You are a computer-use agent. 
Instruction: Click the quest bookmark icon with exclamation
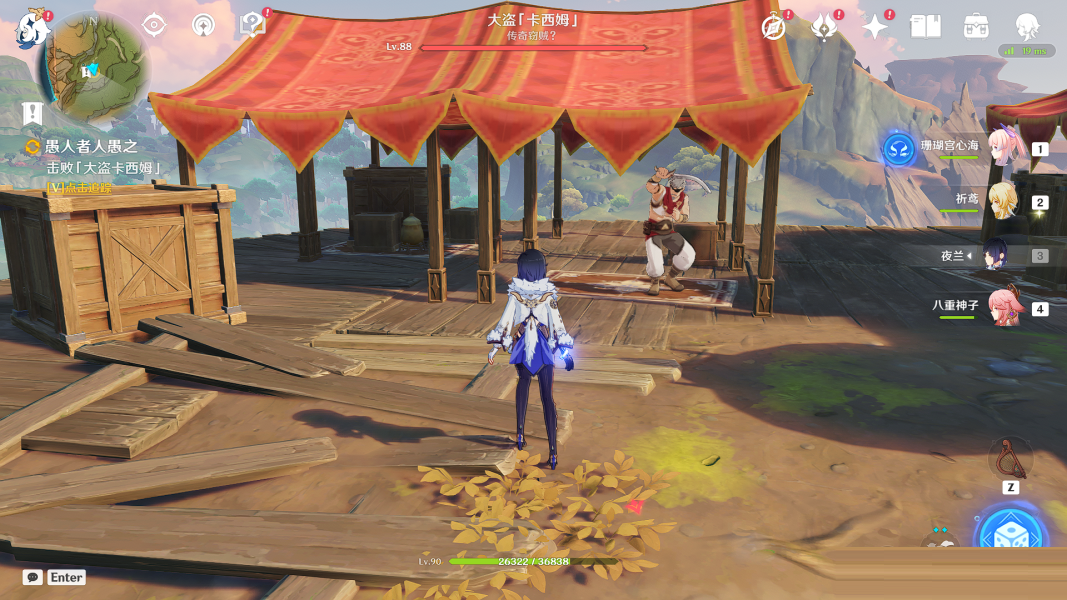pyautogui.click(x=33, y=111)
